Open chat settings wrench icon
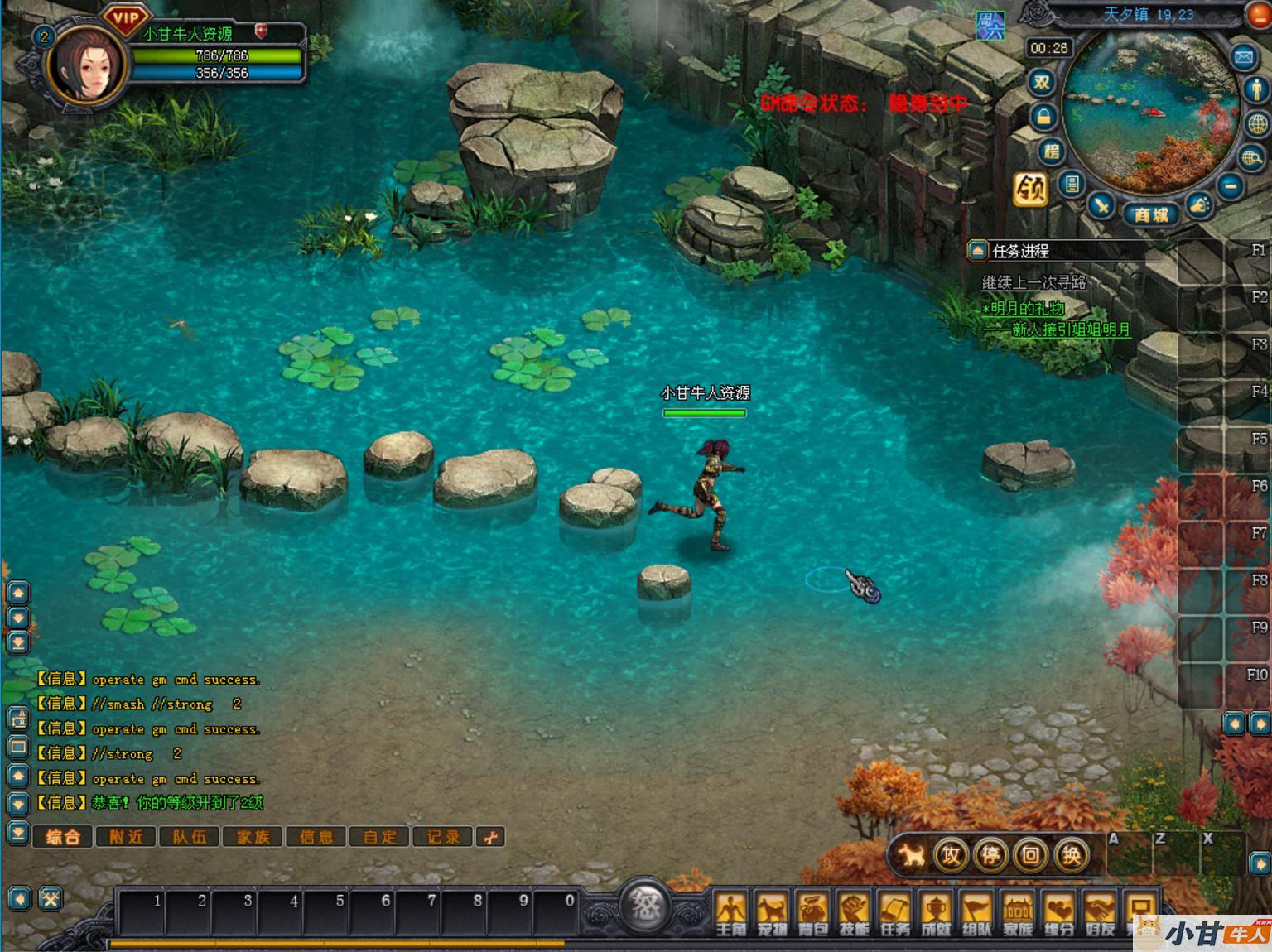1272x952 pixels. (491, 837)
